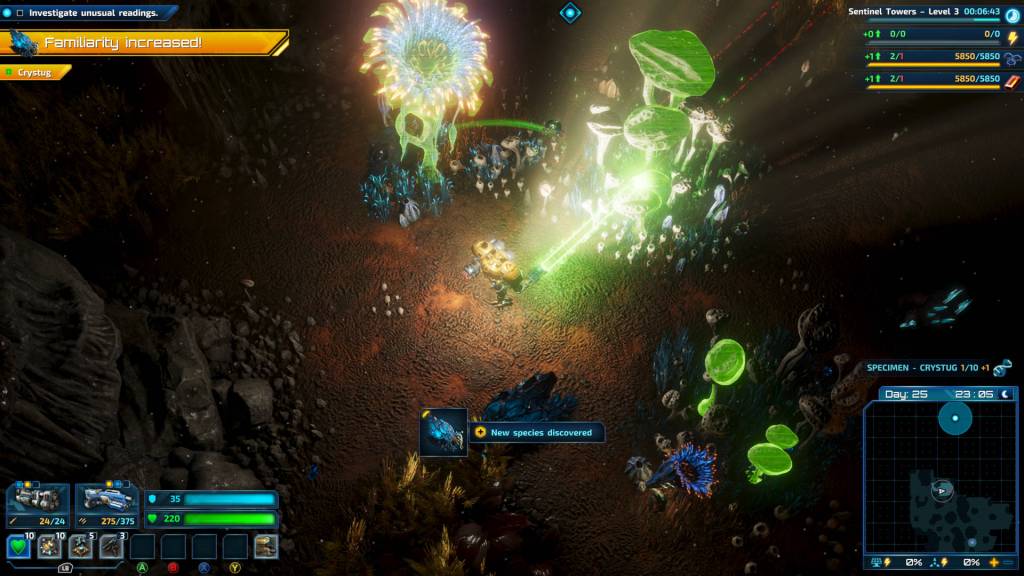
Task: Zoom in the minimap with the plus button
Action: point(993,562)
